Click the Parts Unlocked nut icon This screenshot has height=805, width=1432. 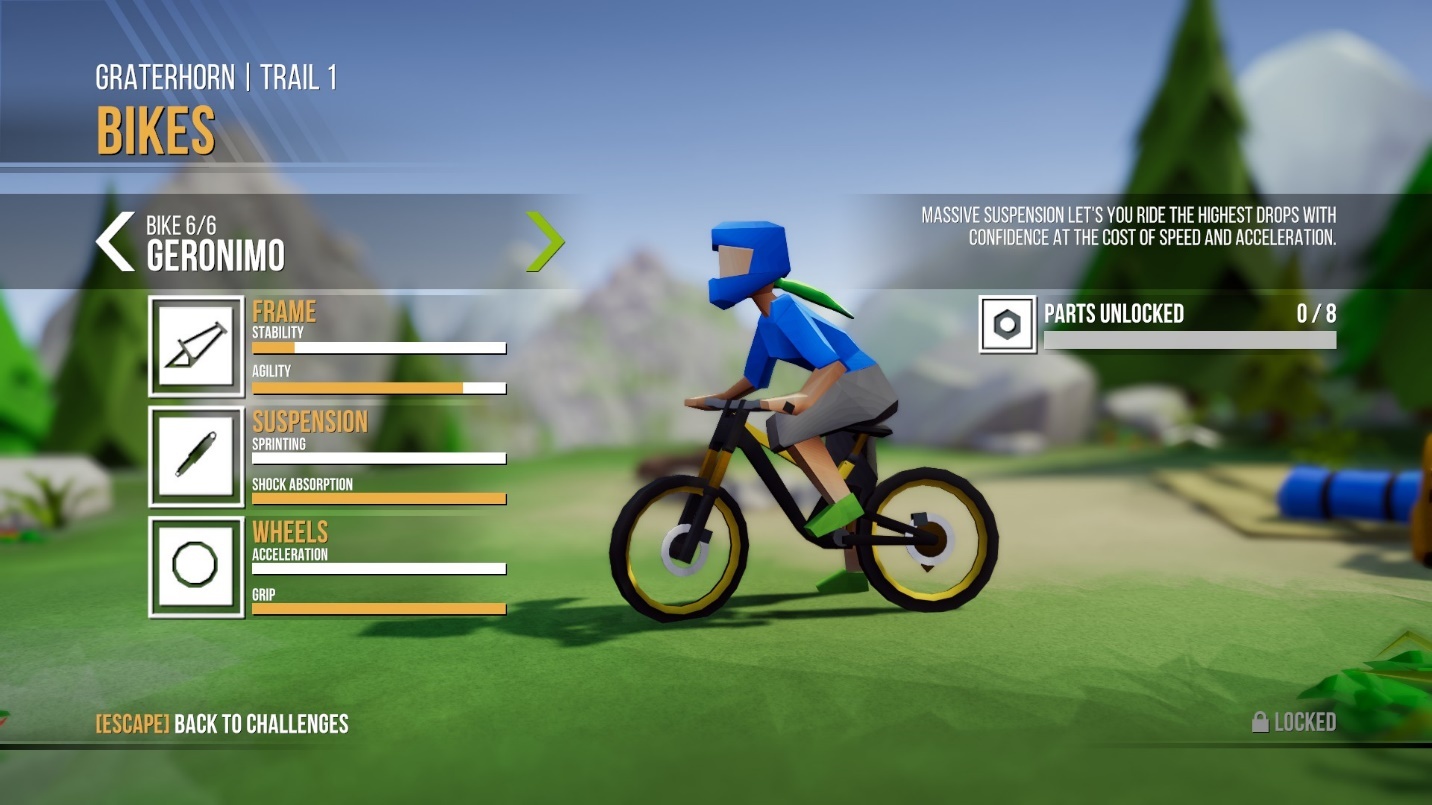point(1008,325)
